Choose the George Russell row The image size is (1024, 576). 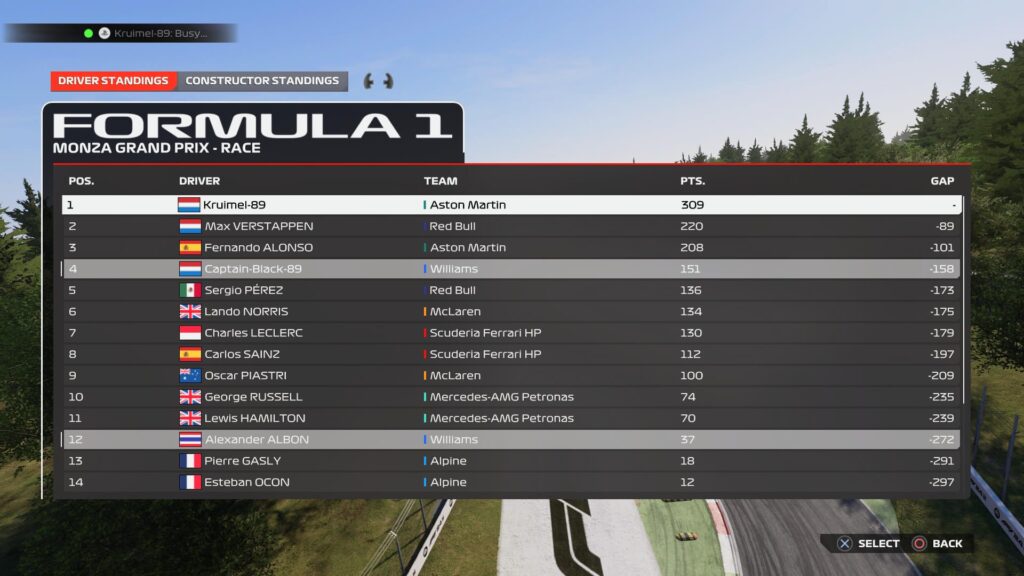coord(510,397)
